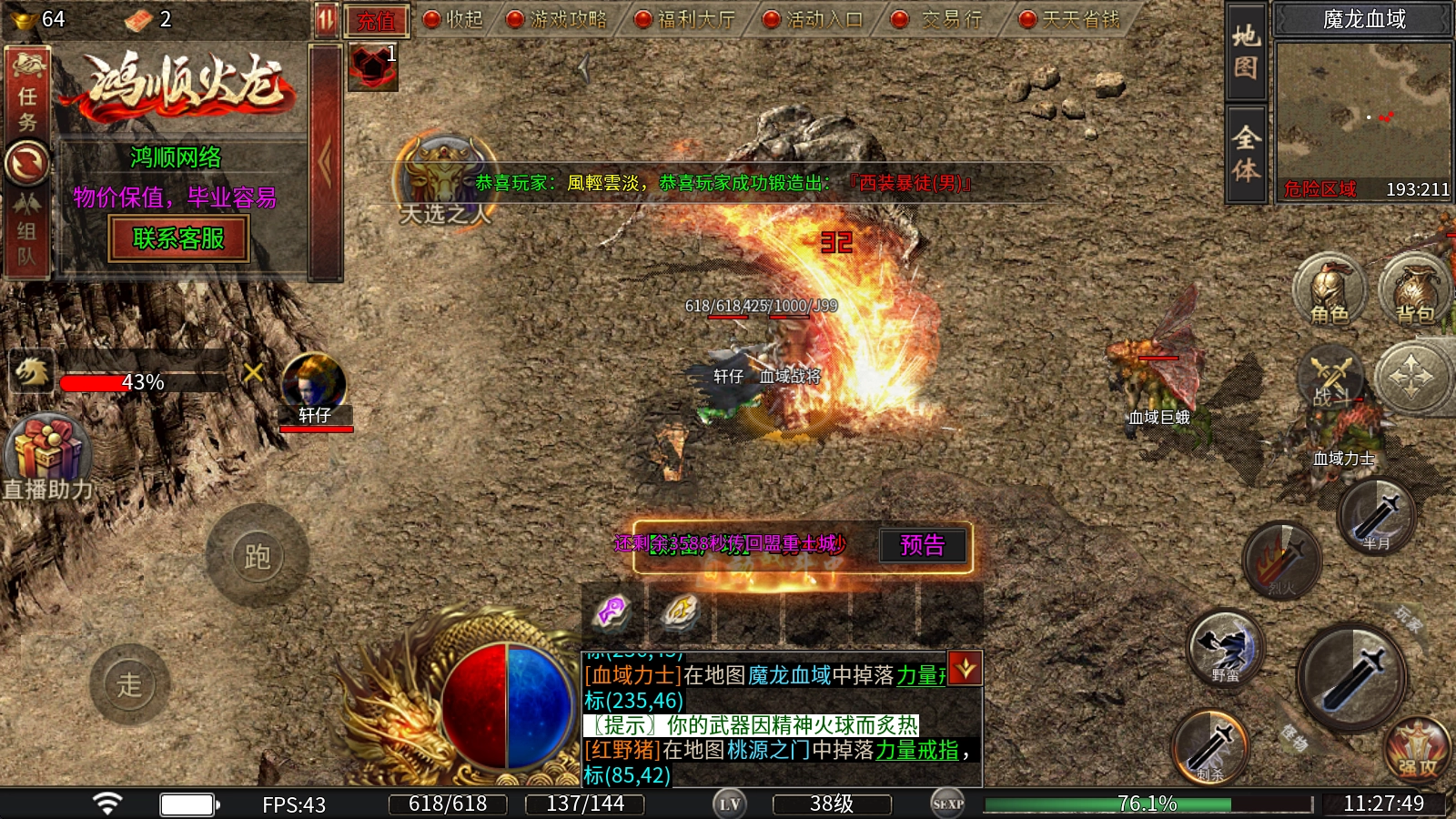The height and width of the screenshot is (819, 1456).
Task: Open the 活动入口 events entry
Action: click(x=813, y=19)
